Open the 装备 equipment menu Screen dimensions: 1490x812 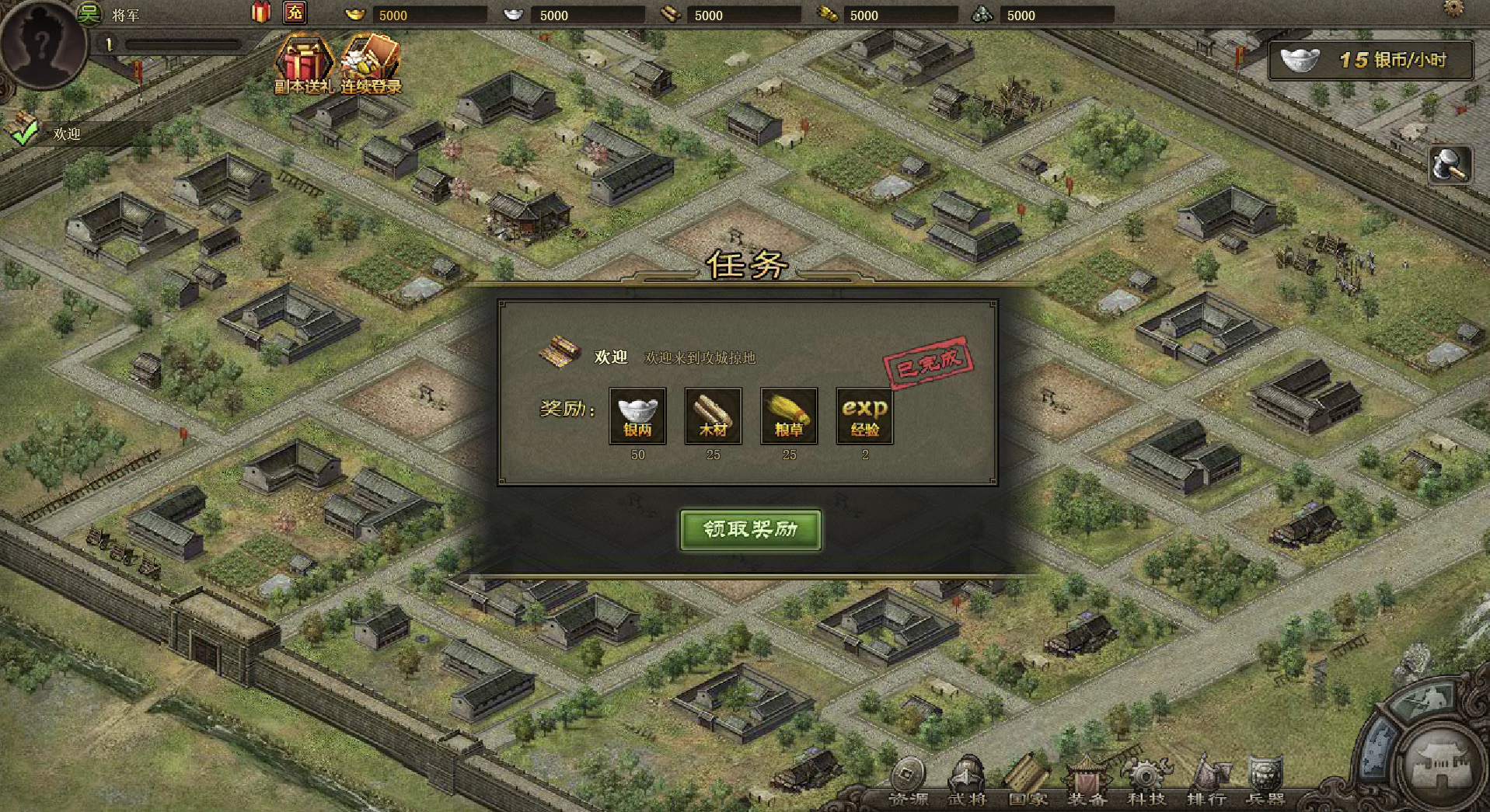pyautogui.click(x=1087, y=782)
